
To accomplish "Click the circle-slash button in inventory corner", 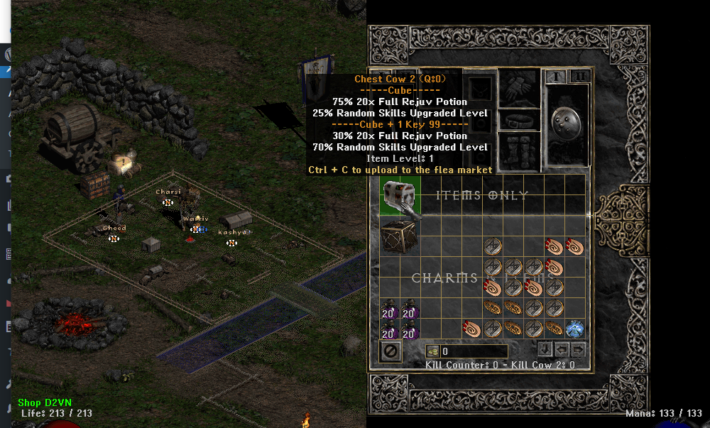I will 390,351.
